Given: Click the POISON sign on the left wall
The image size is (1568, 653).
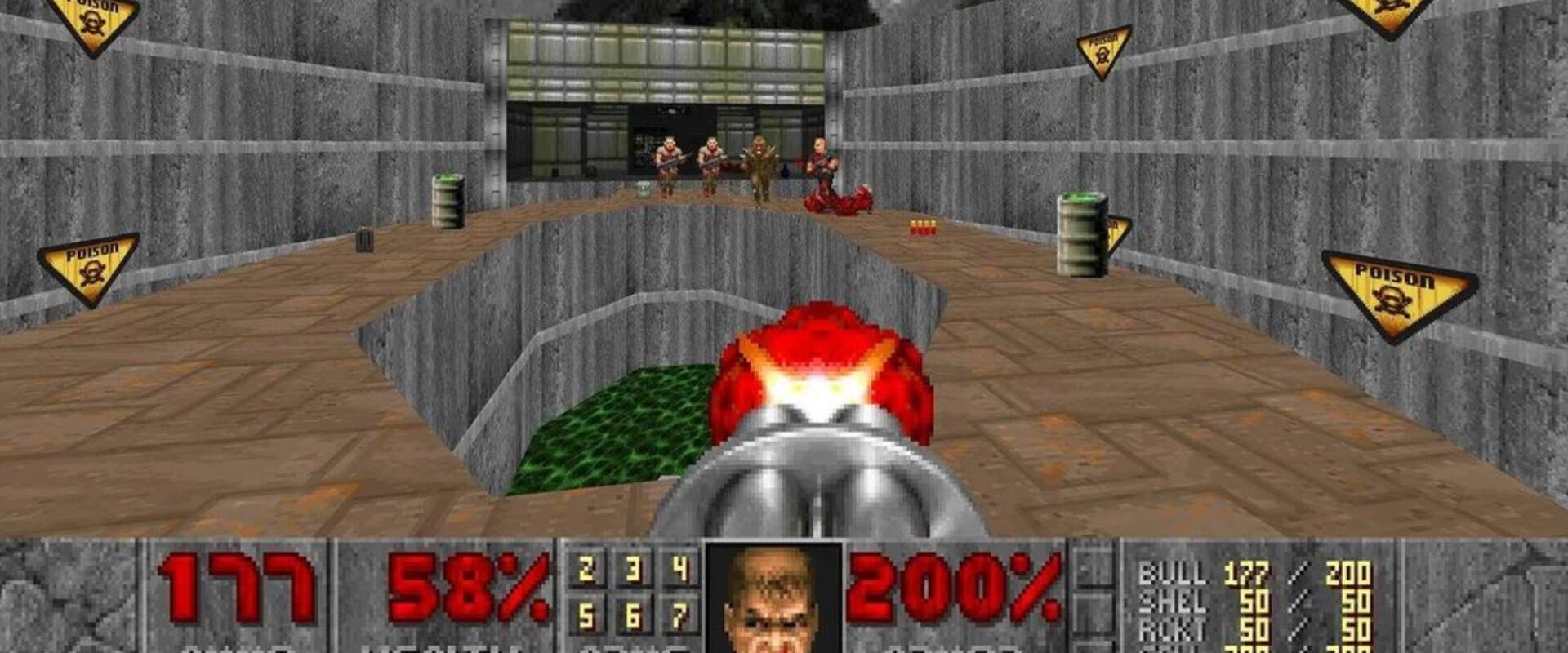Looking at the screenshot, I should [88, 265].
